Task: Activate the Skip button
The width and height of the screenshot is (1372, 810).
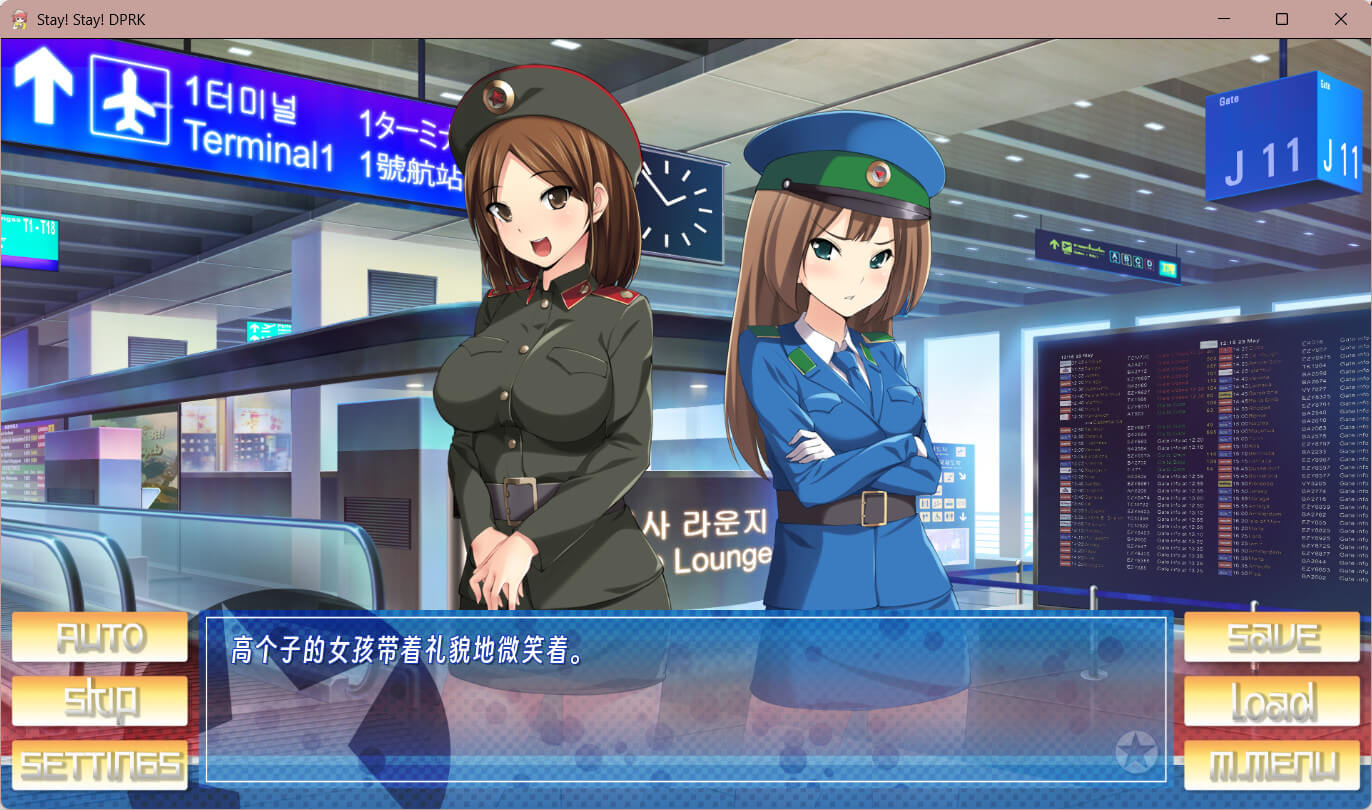Action: coord(100,701)
